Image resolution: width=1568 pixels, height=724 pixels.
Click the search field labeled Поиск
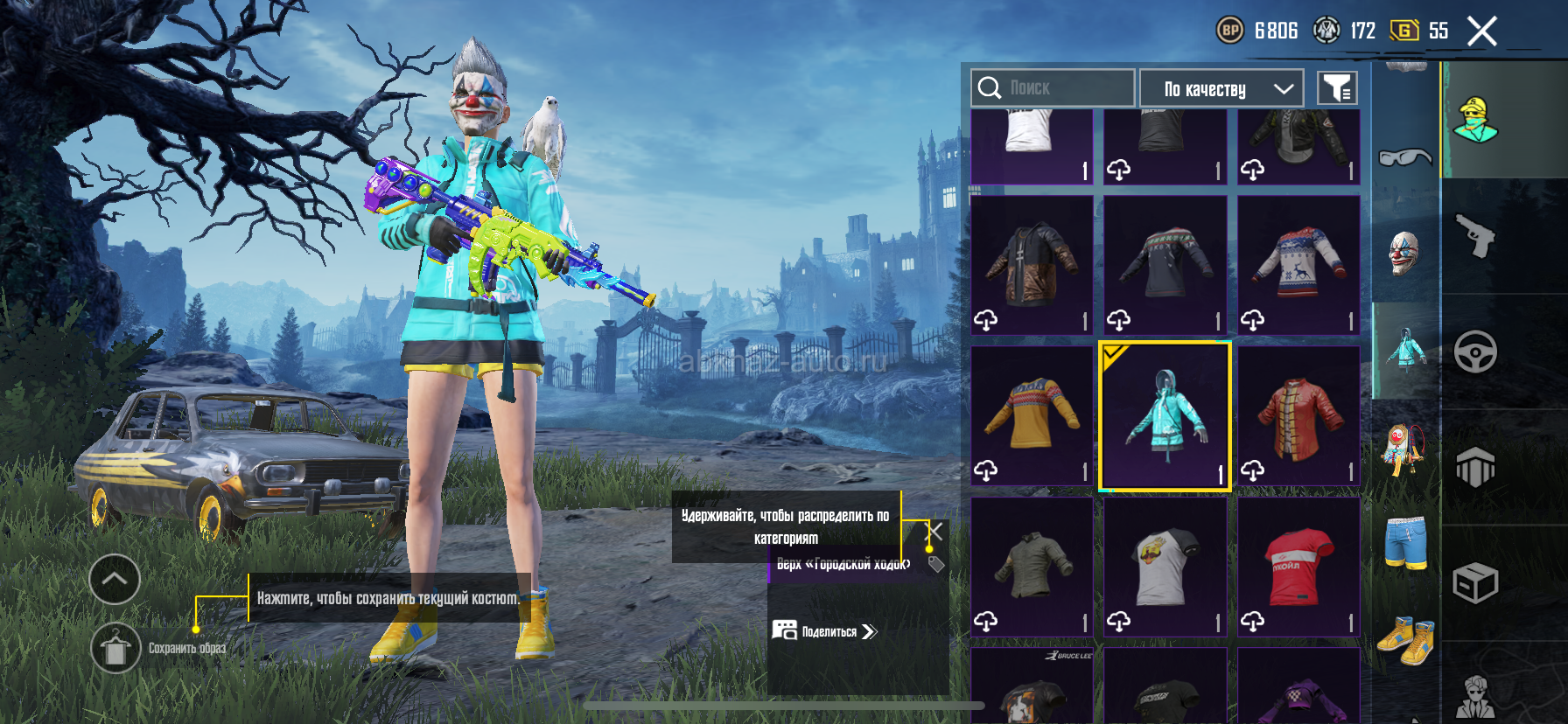pyautogui.click(x=1053, y=88)
